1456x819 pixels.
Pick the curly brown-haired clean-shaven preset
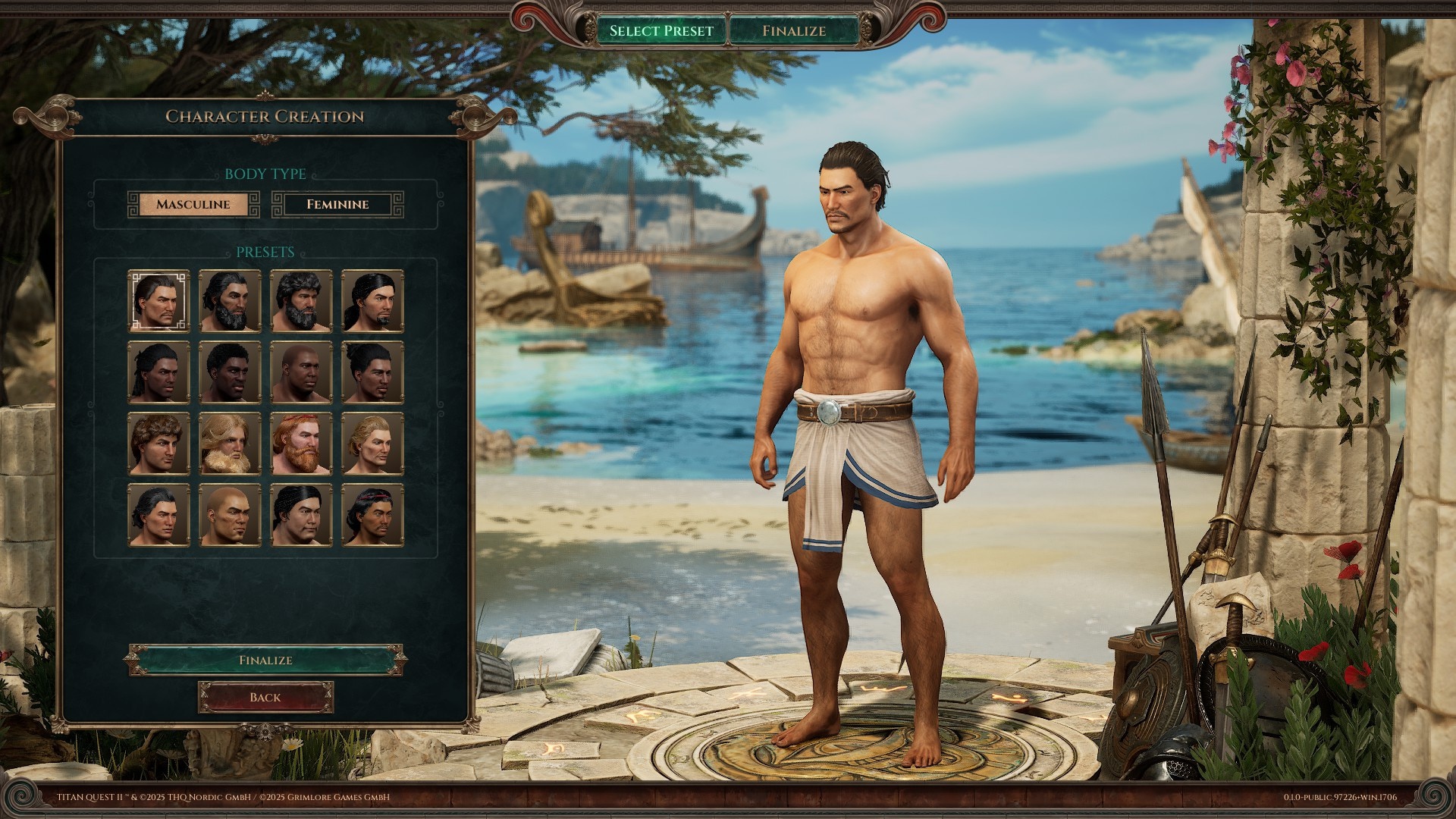click(158, 444)
